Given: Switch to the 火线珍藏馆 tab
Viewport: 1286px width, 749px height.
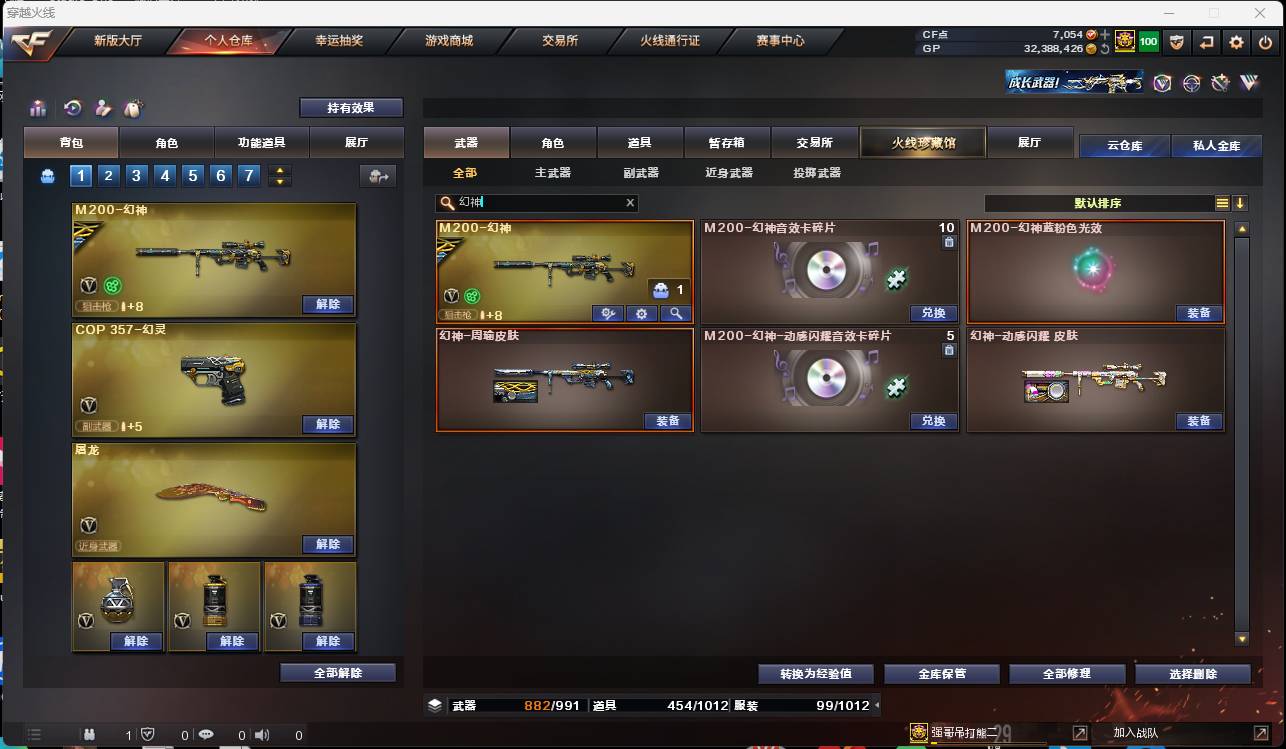Looking at the screenshot, I should (x=921, y=141).
